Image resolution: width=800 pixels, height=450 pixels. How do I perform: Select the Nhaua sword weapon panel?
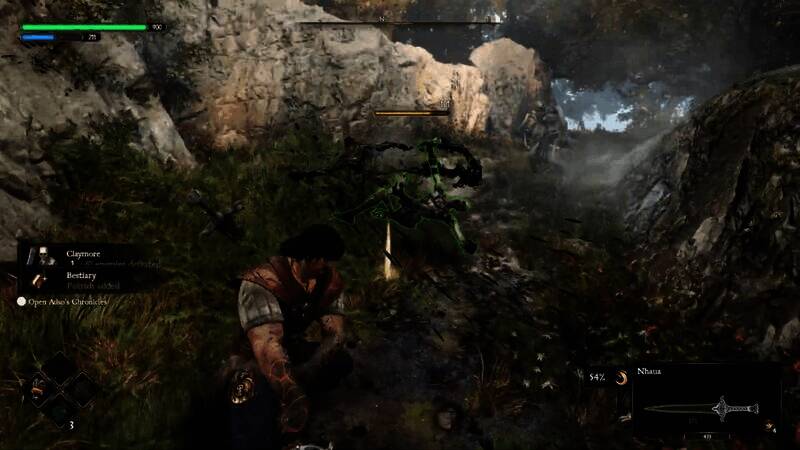pos(706,404)
